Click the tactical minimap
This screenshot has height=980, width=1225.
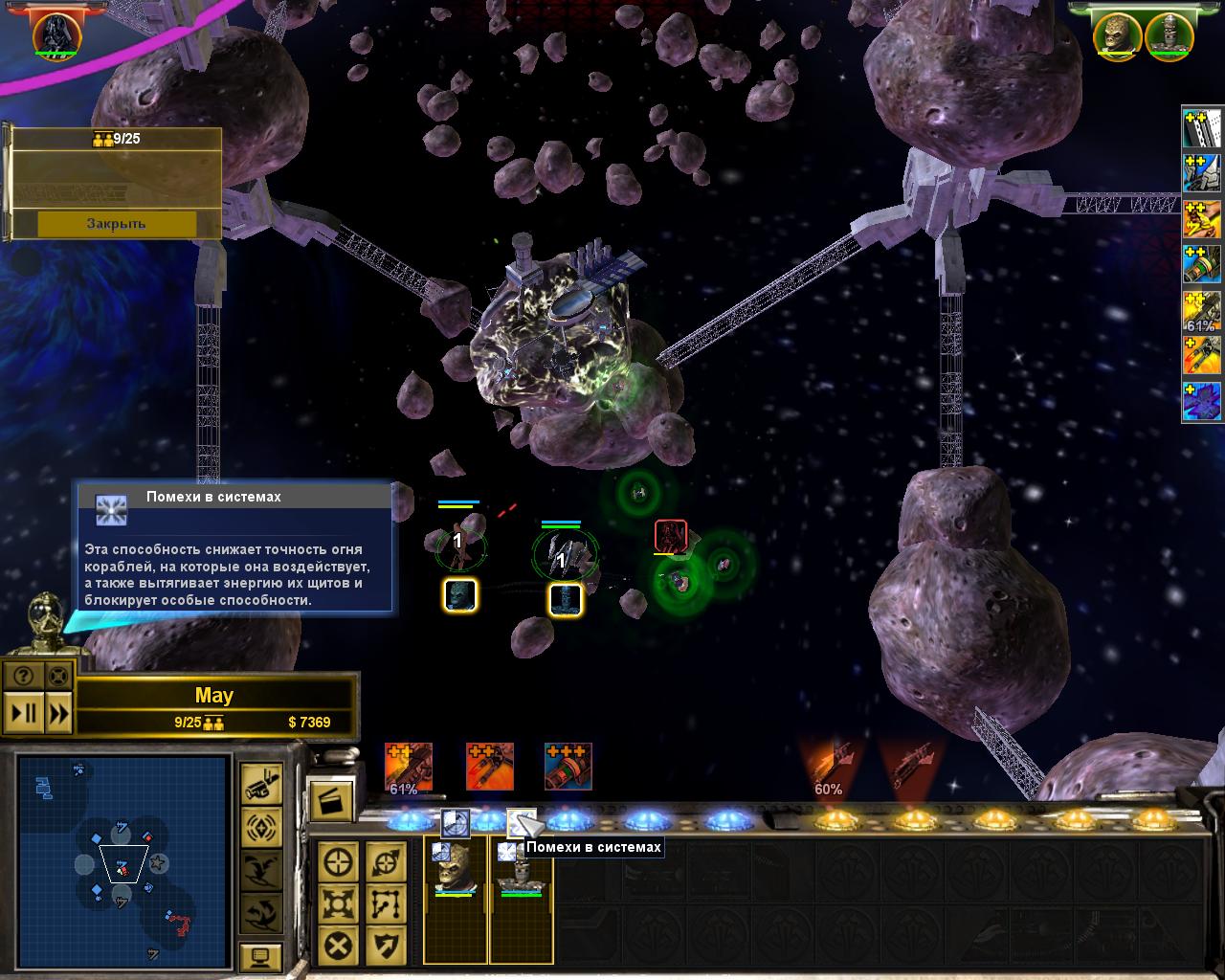point(122,857)
